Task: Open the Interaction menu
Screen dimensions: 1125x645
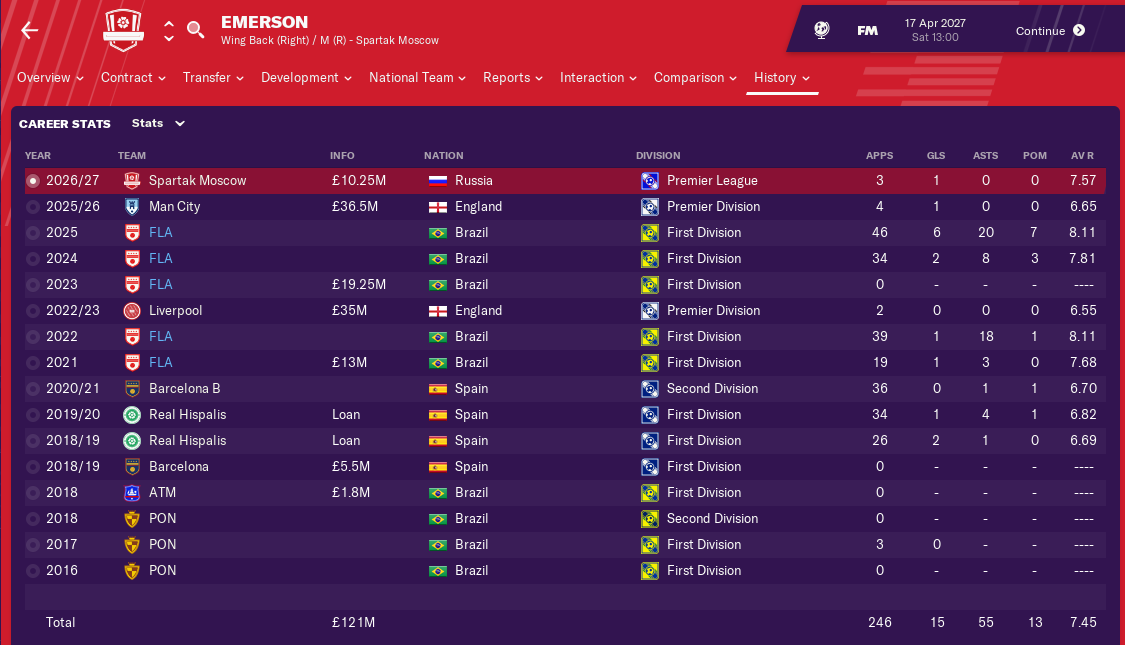Action: click(x=598, y=78)
